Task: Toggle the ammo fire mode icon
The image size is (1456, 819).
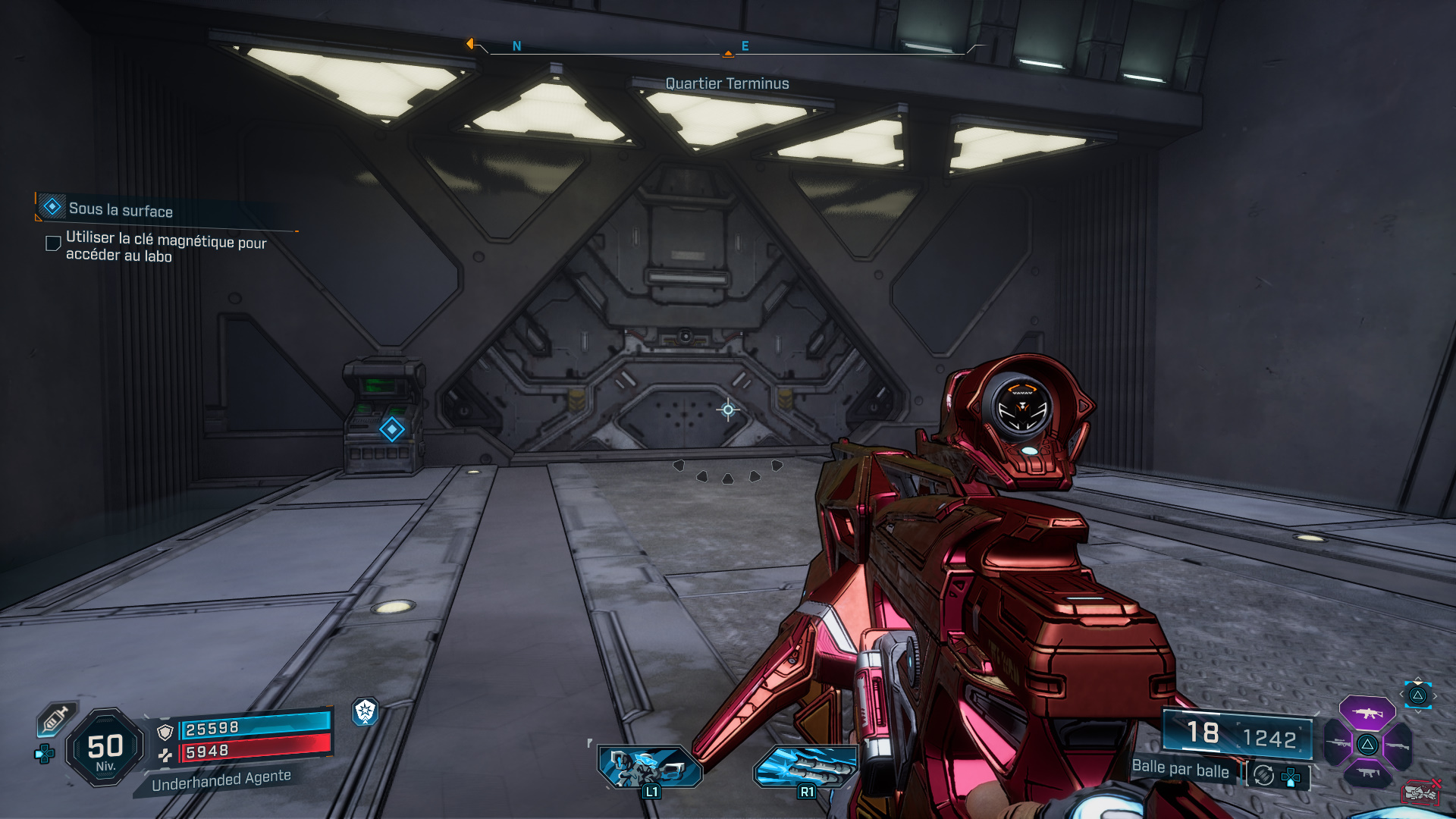Action: 1263,776
